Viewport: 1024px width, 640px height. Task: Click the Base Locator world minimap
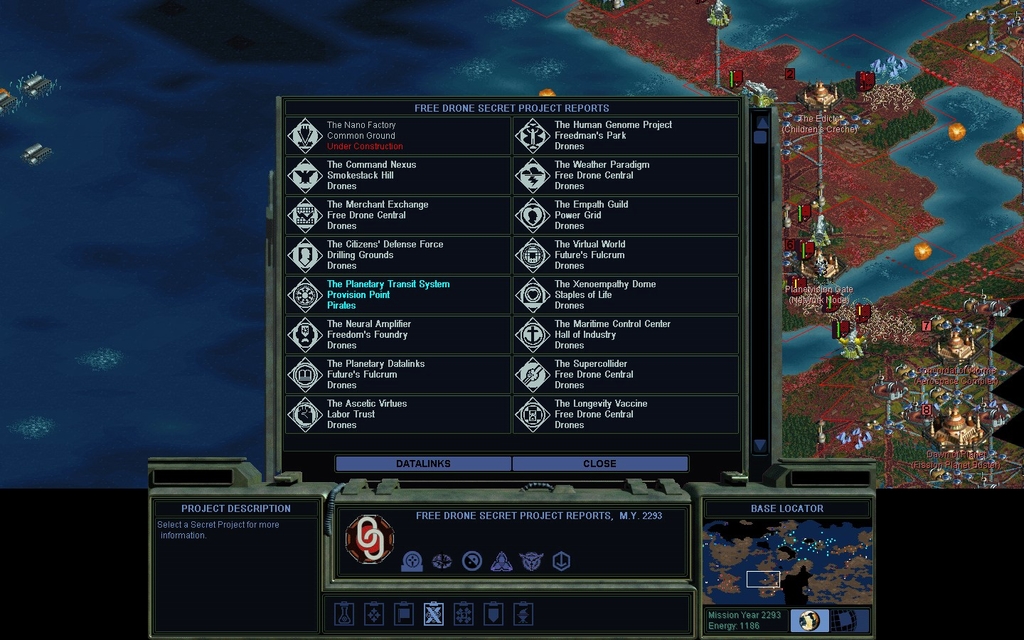[x=787, y=562]
